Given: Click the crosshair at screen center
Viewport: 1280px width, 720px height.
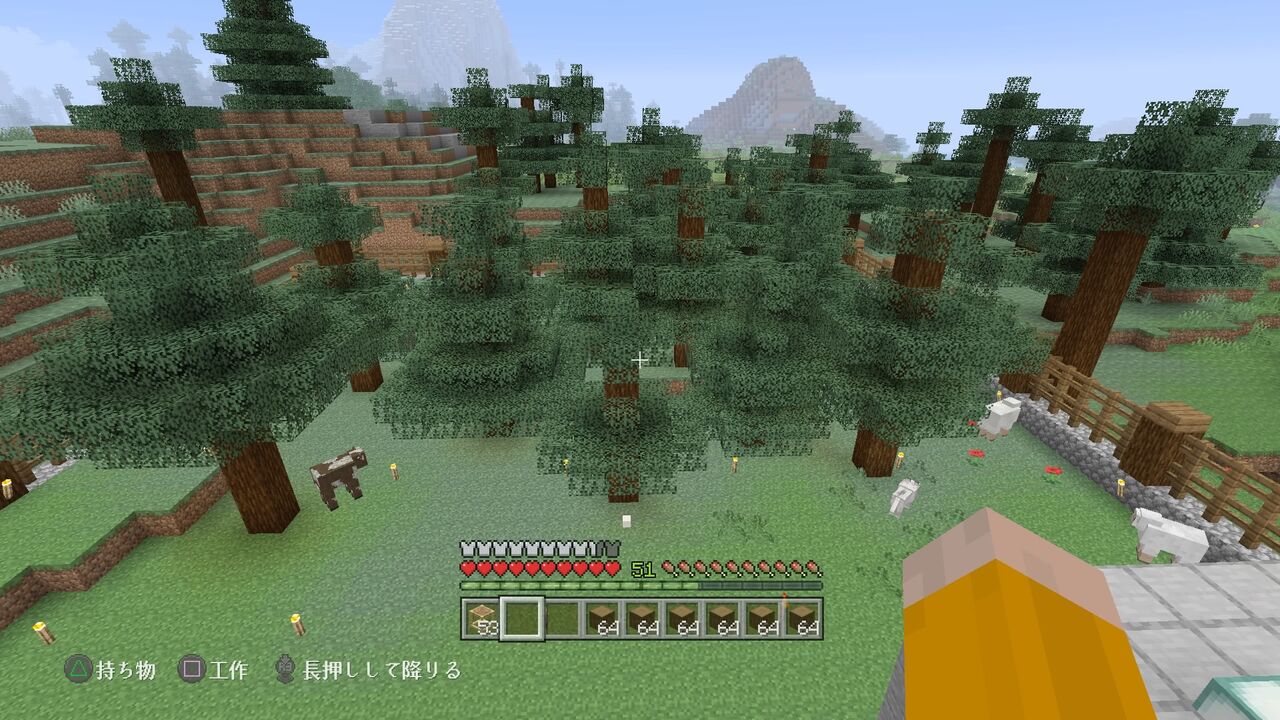Looking at the screenshot, I should pos(640,357).
